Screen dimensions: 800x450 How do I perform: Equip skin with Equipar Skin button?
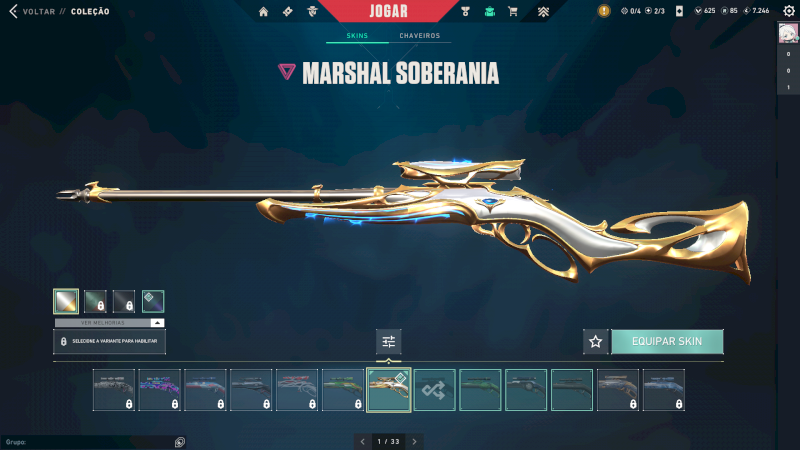[667, 341]
